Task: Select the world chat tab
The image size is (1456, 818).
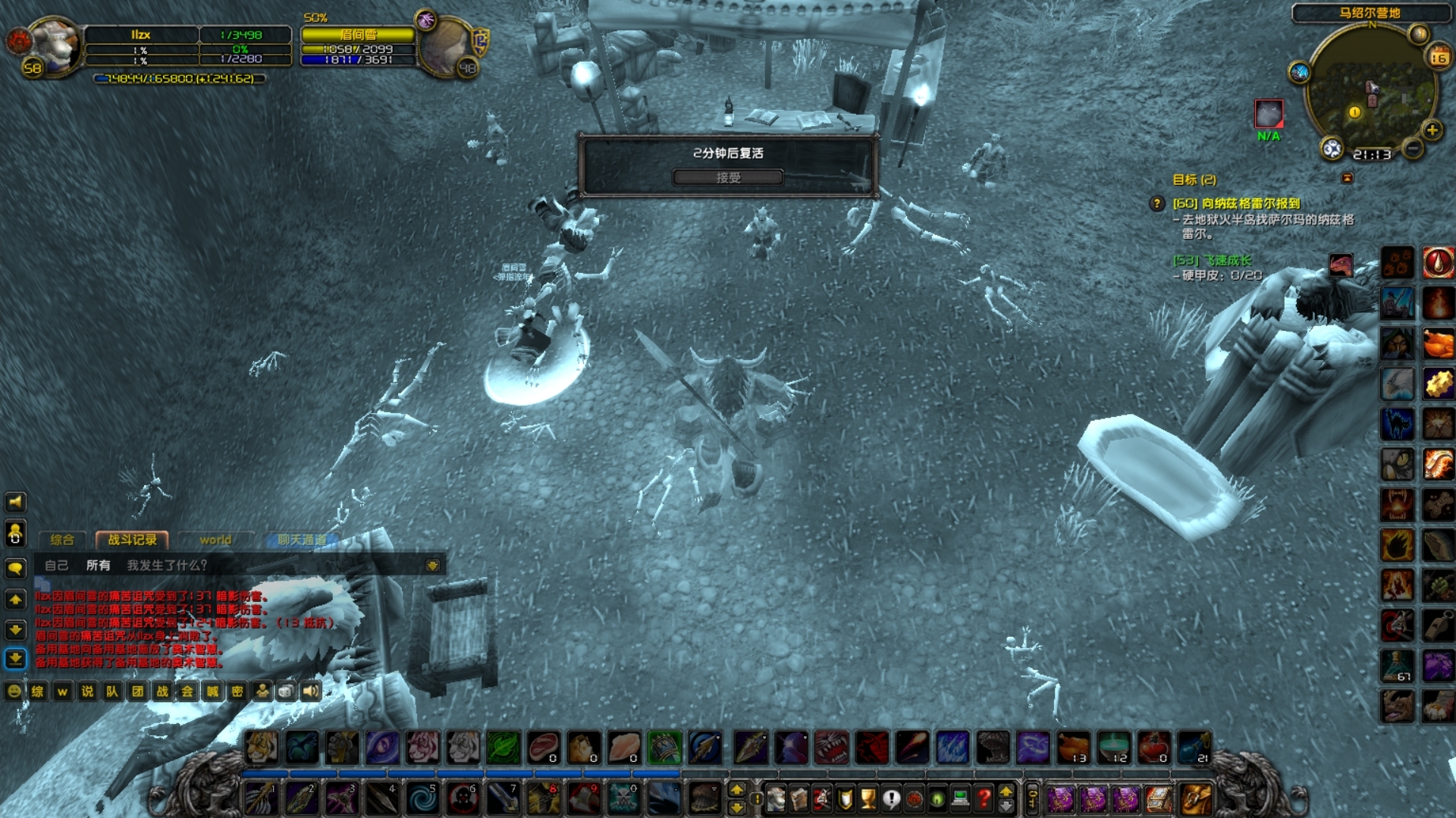Action: coord(215,540)
